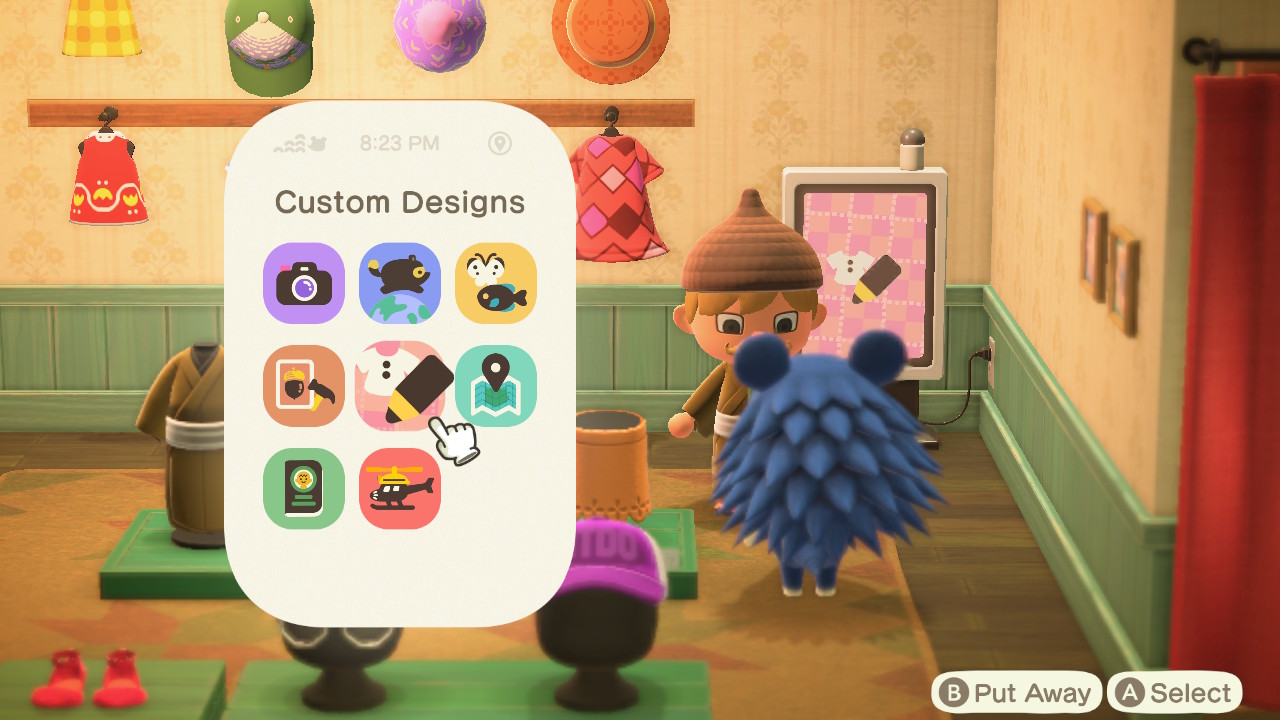
Task: Click the 8:23 PM clock display
Action: tap(400, 144)
